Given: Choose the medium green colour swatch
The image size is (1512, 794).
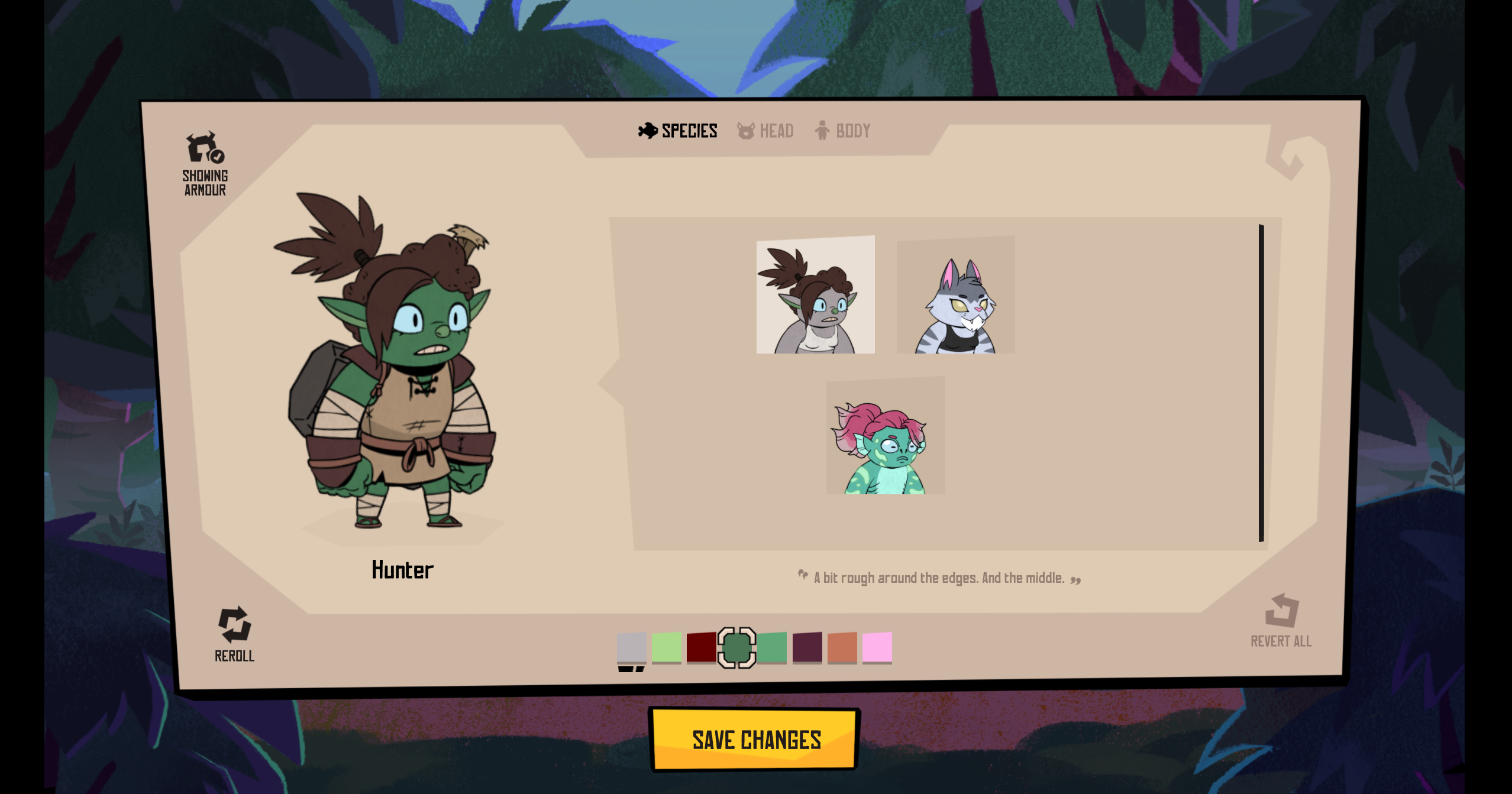Looking at the screenshot, I should coord(772,647).
